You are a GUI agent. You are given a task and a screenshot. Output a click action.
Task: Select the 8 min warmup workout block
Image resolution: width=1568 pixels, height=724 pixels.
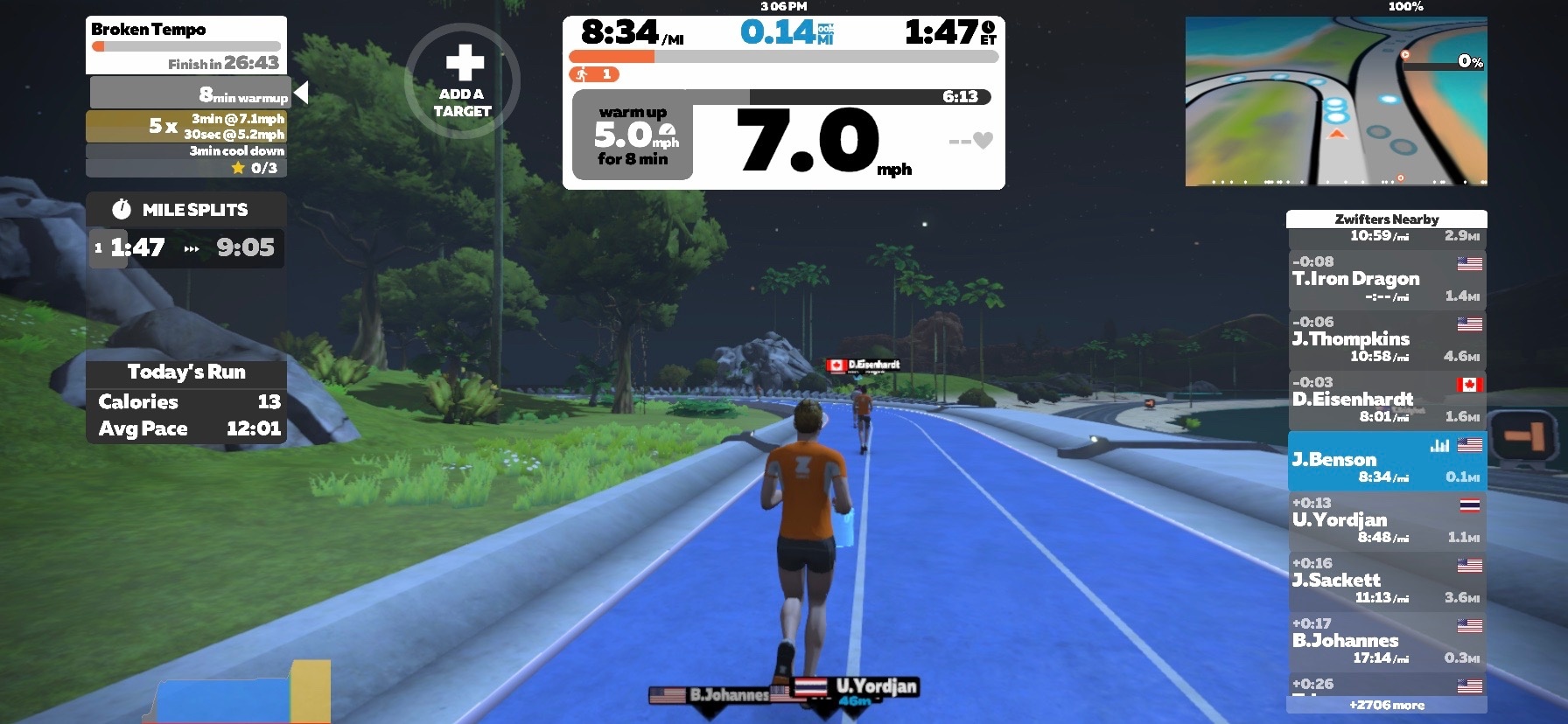189,93
